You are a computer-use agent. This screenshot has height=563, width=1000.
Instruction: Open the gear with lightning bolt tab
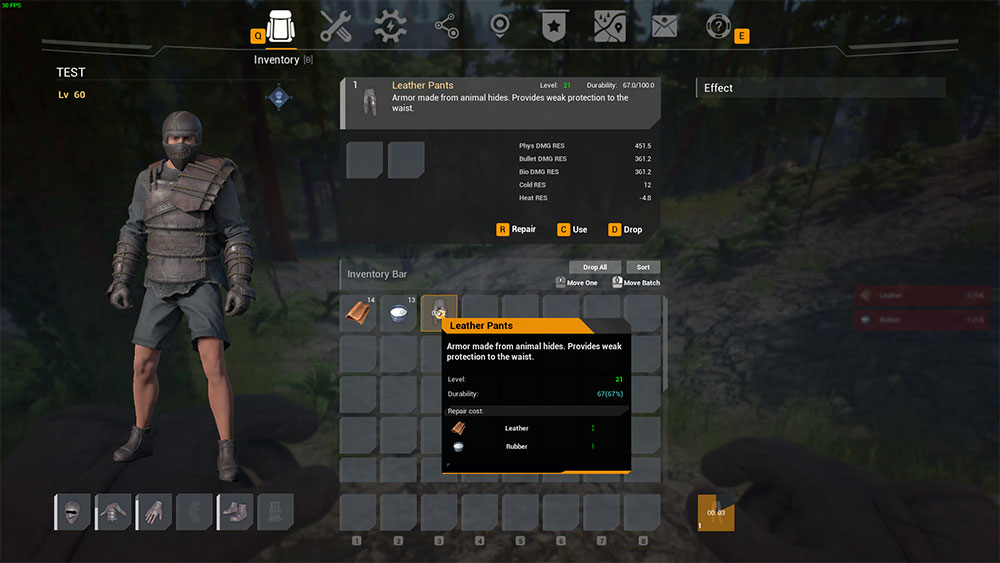click(390, 28)
